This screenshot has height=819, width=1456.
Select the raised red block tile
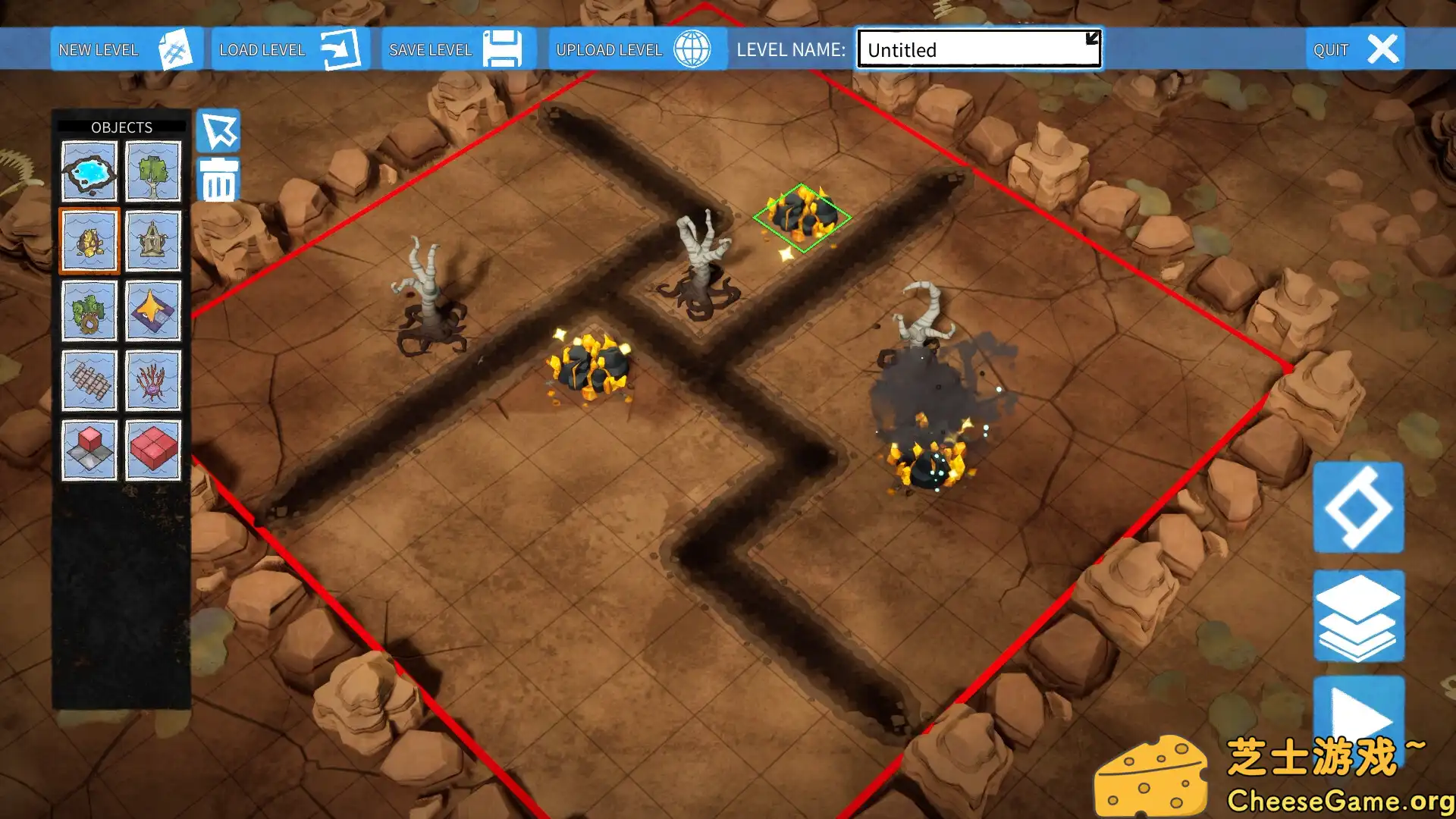pyautogui.click(x=89, y=447)
